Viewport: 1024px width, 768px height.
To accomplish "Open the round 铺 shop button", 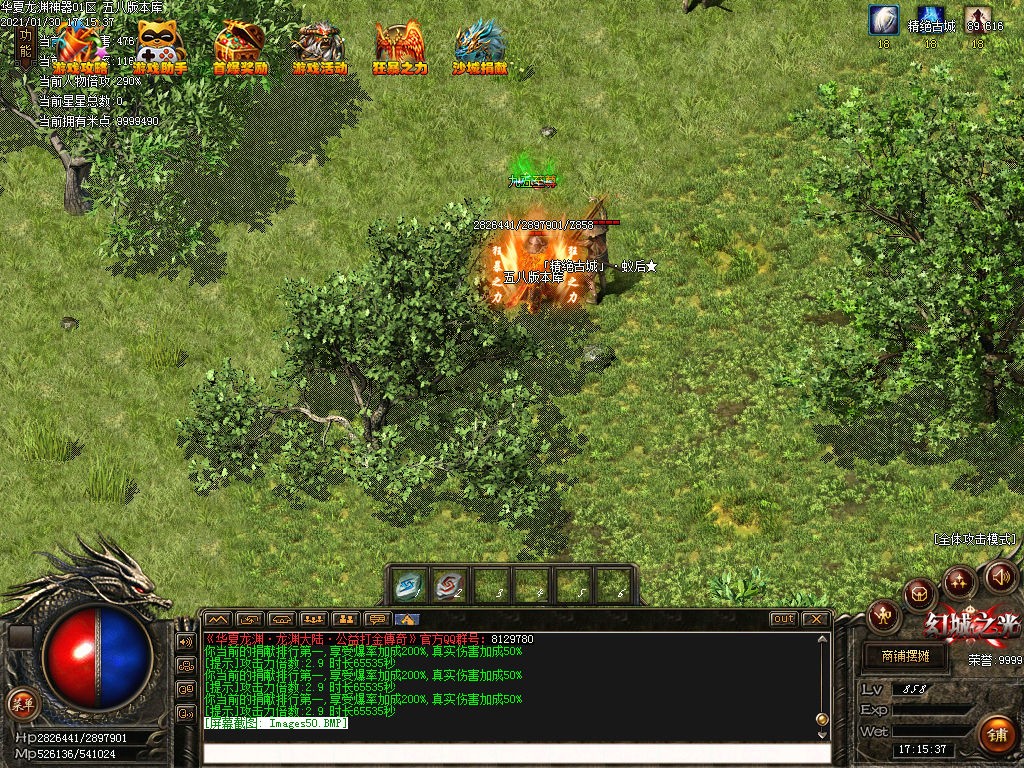I will click(996, 733).
